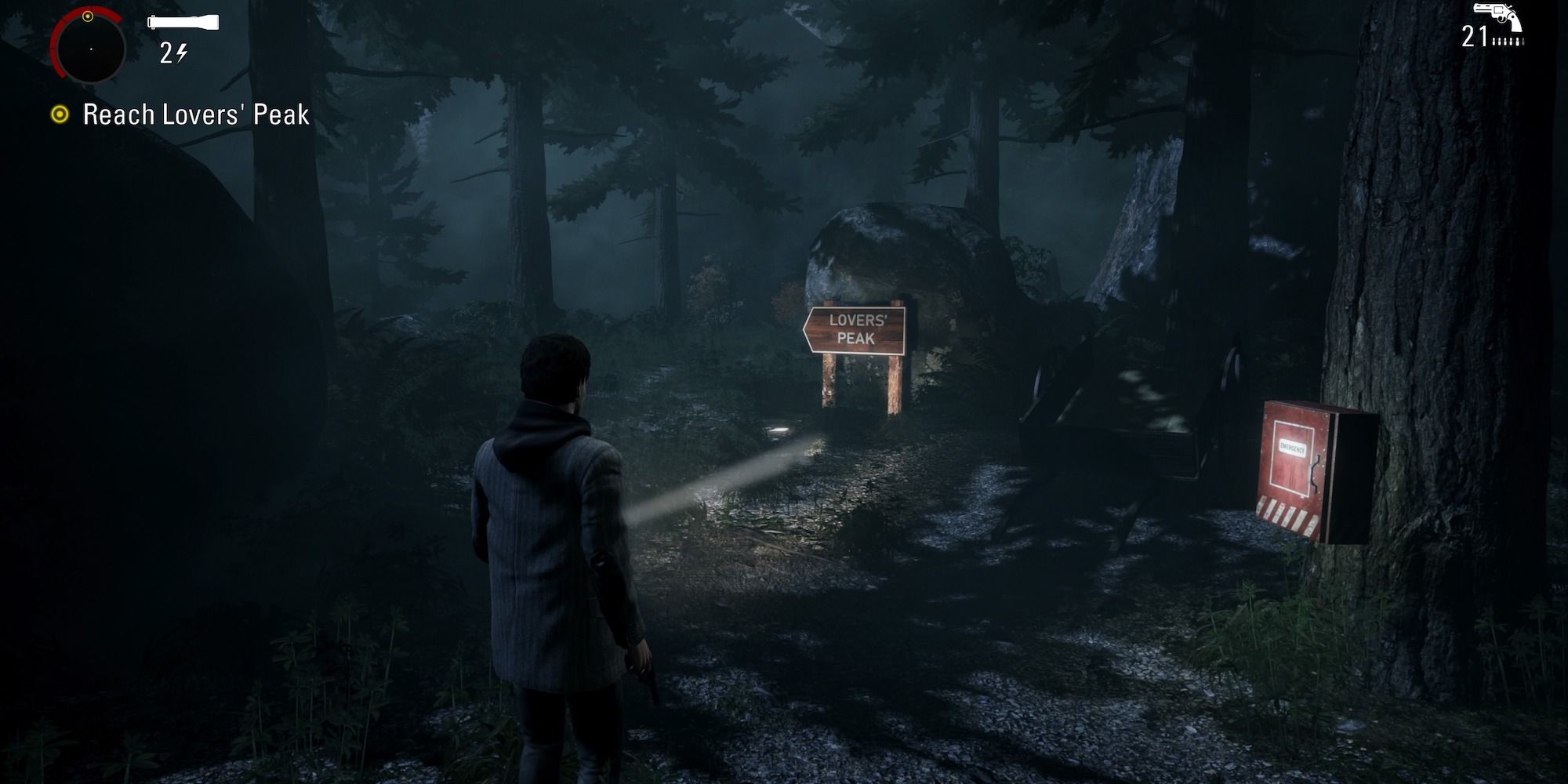
Task: Click the flashlight battery icon in the HUD
Action: coord(182,22)
